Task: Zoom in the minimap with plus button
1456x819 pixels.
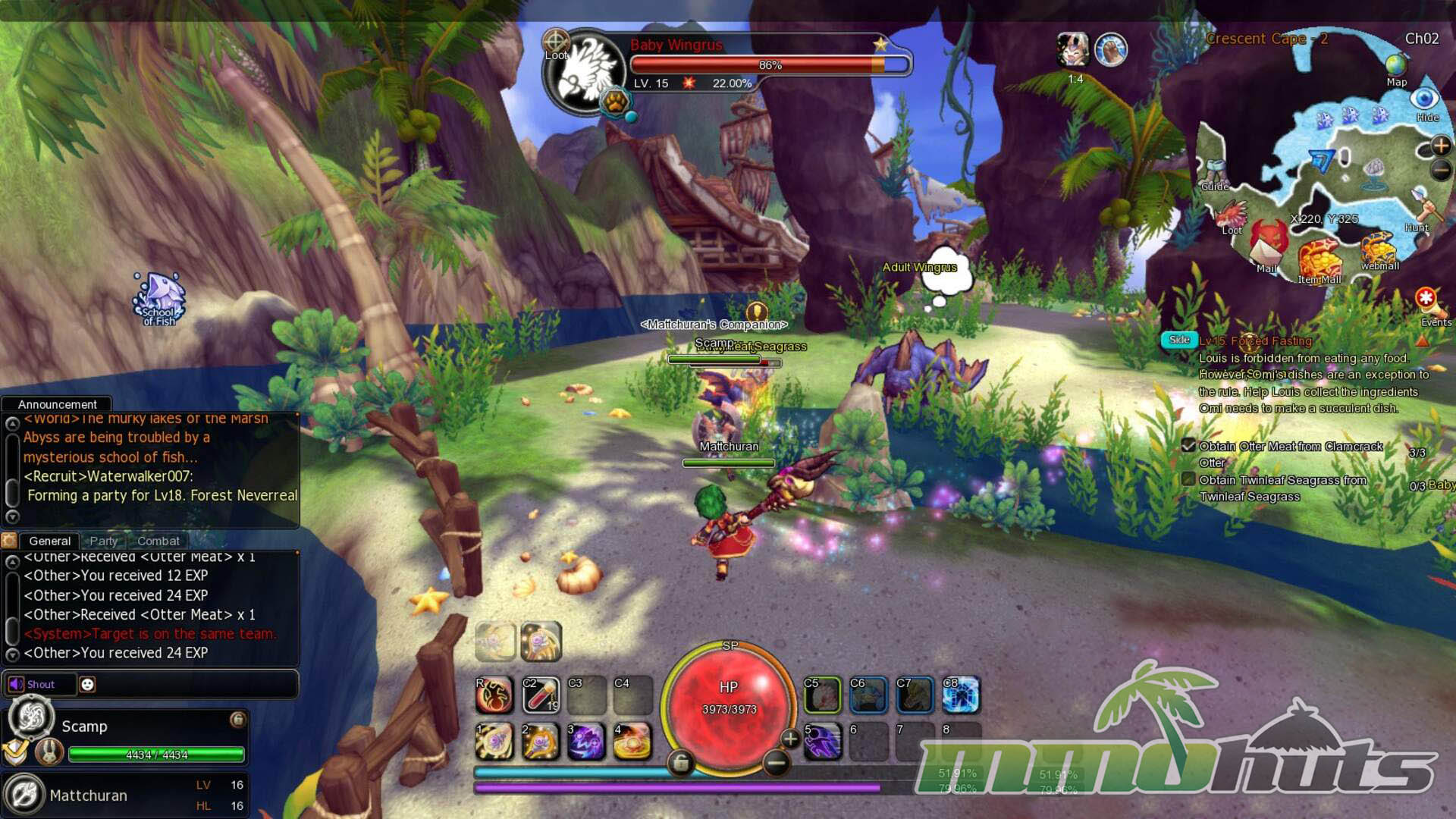Action: (1441, 145)
